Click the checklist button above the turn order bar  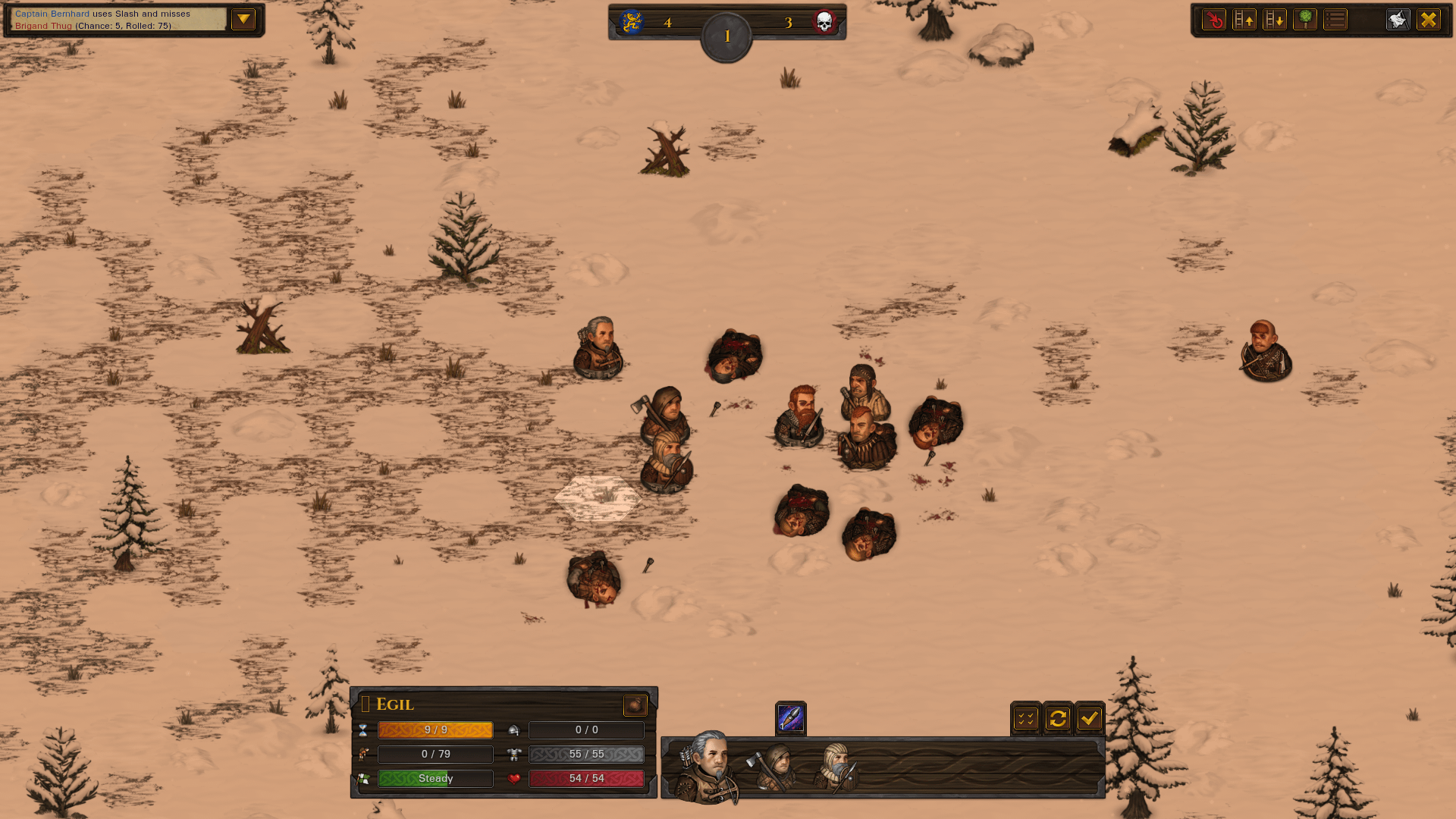point(1026,718)
